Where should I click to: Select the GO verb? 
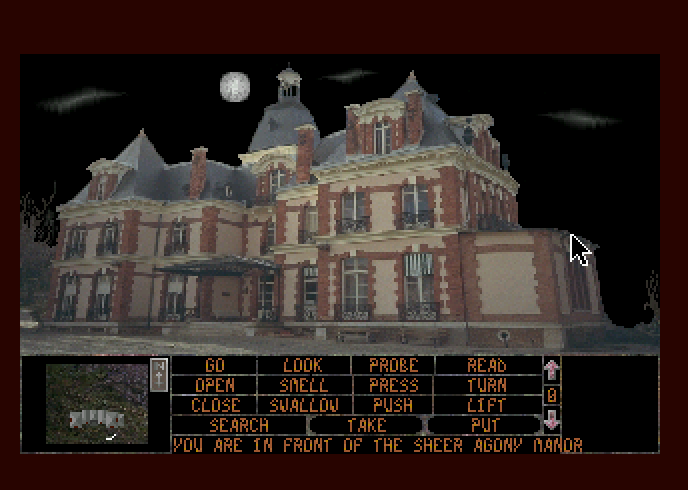(x=214, y=366)
